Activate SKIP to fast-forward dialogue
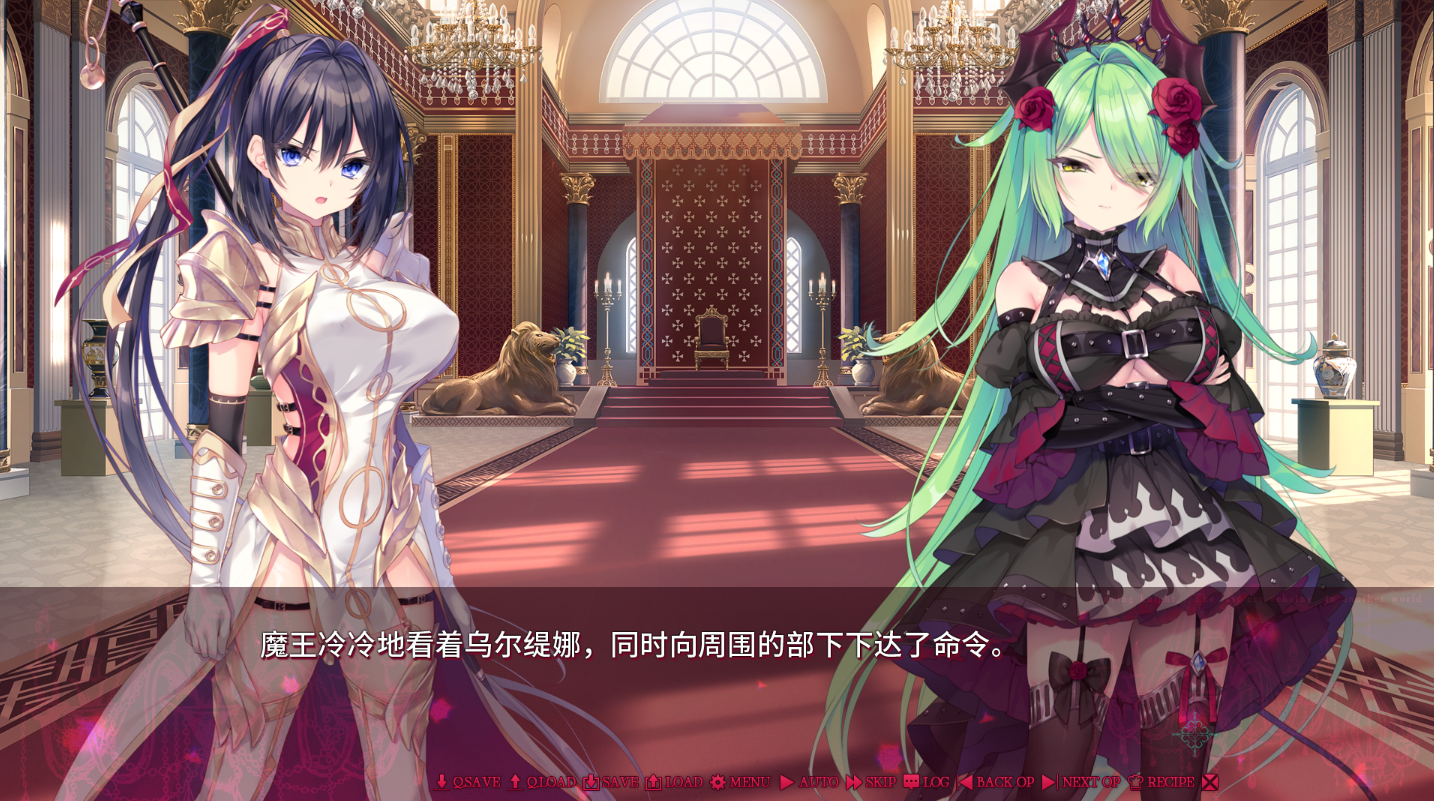The width and height of the screenshot is (1434, 801). coord(871,782)
